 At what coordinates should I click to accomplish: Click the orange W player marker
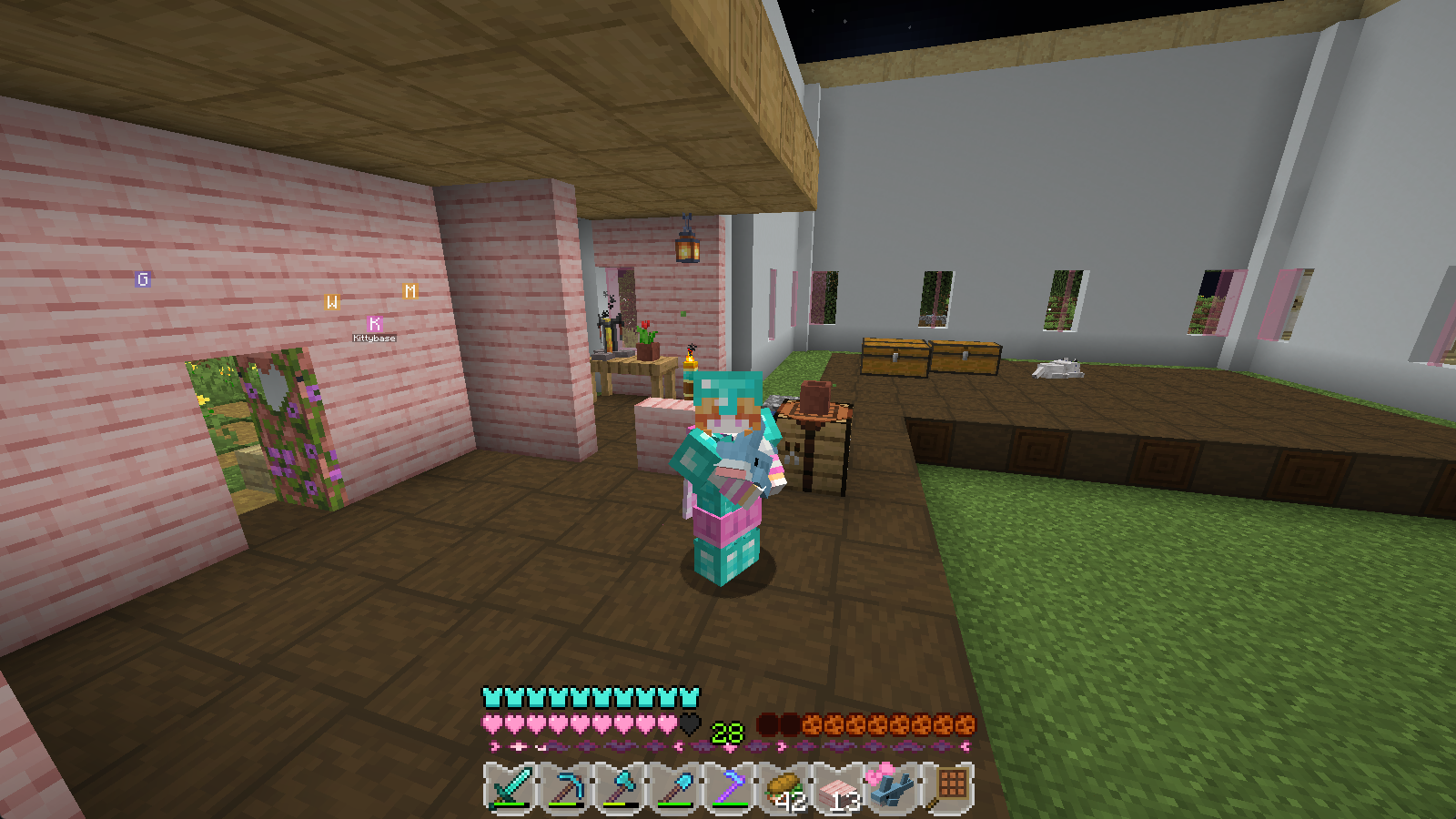tap(332, 300)
